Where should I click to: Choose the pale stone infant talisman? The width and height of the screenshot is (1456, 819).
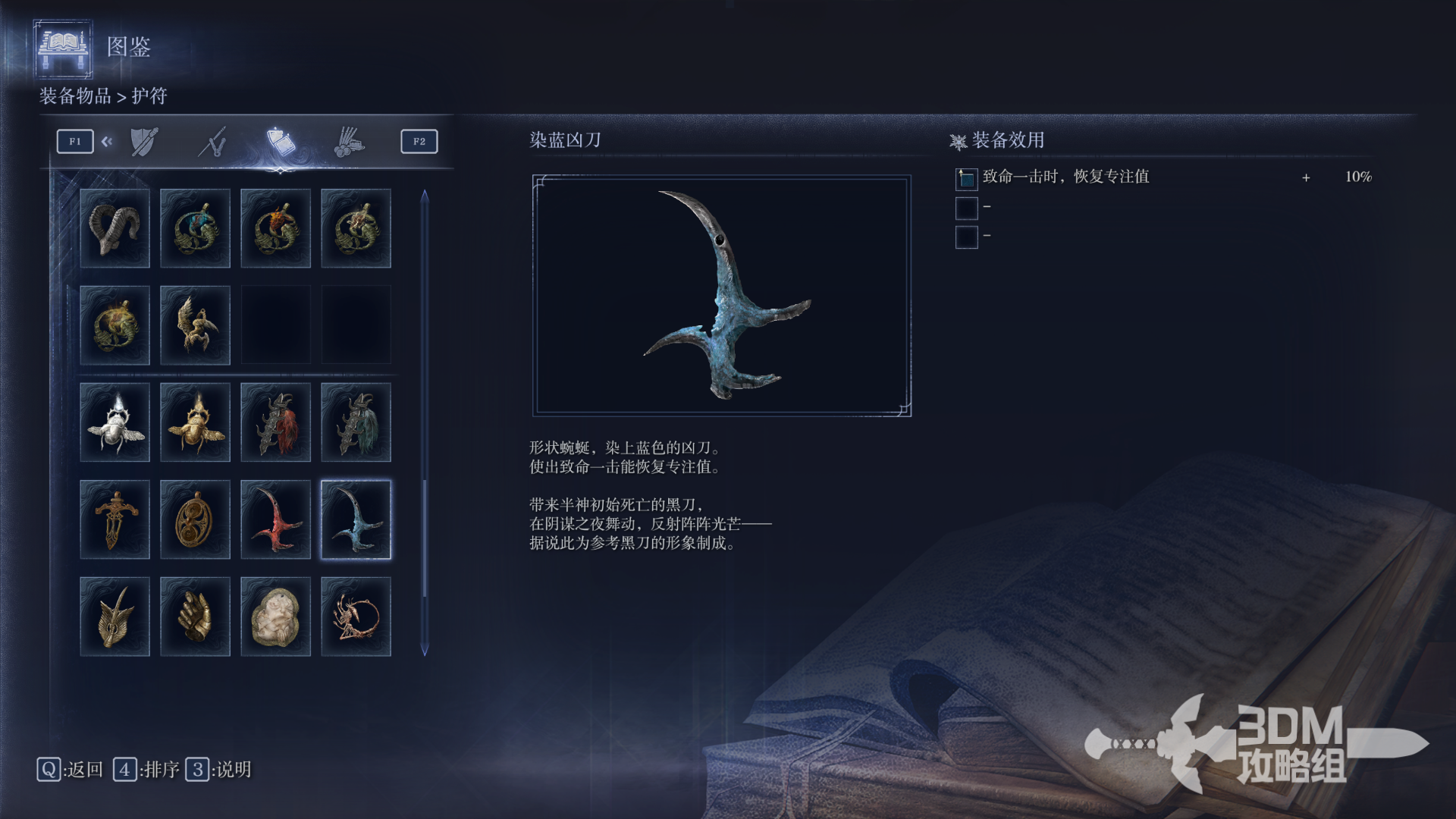(x=275, y=617)
